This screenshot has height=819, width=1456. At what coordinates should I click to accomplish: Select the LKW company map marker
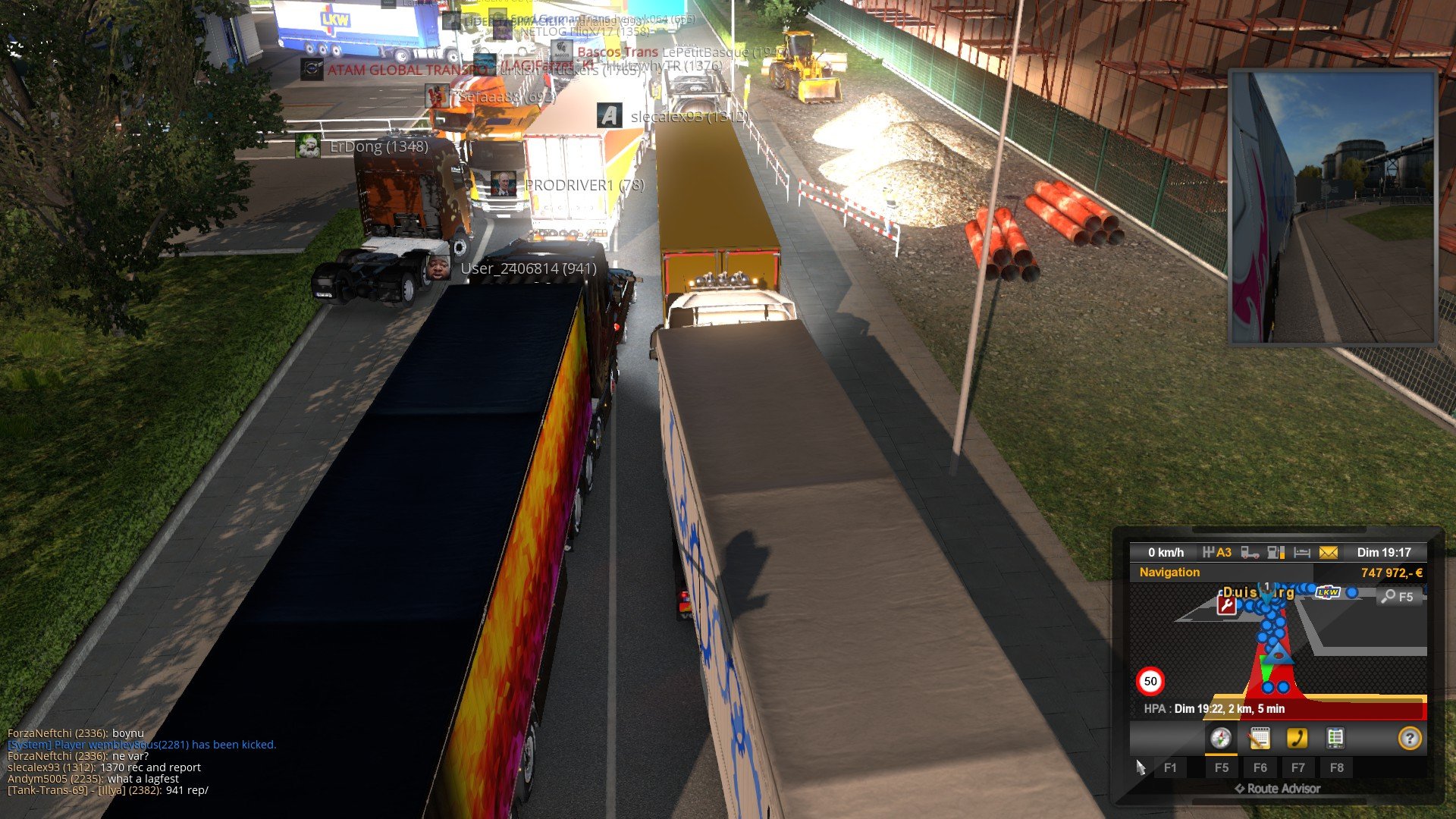point(1328,591)
